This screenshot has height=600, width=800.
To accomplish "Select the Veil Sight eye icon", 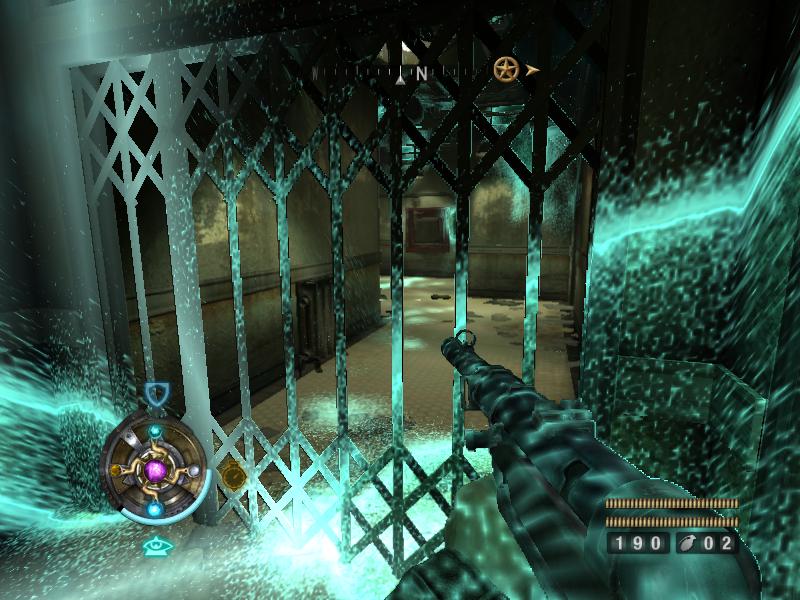I will coord(154,546).
